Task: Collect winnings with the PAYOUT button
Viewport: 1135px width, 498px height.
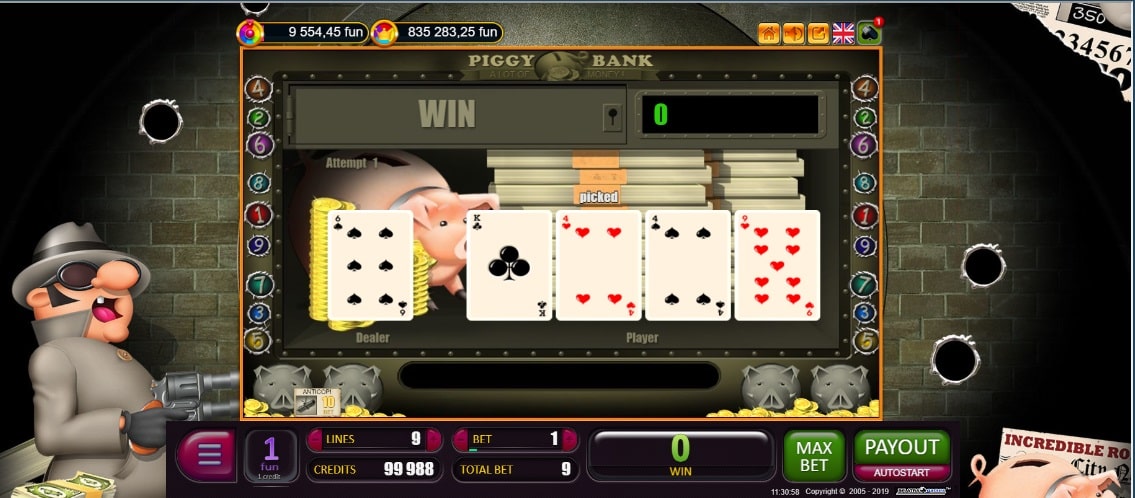Action: (x=901, y=448)
